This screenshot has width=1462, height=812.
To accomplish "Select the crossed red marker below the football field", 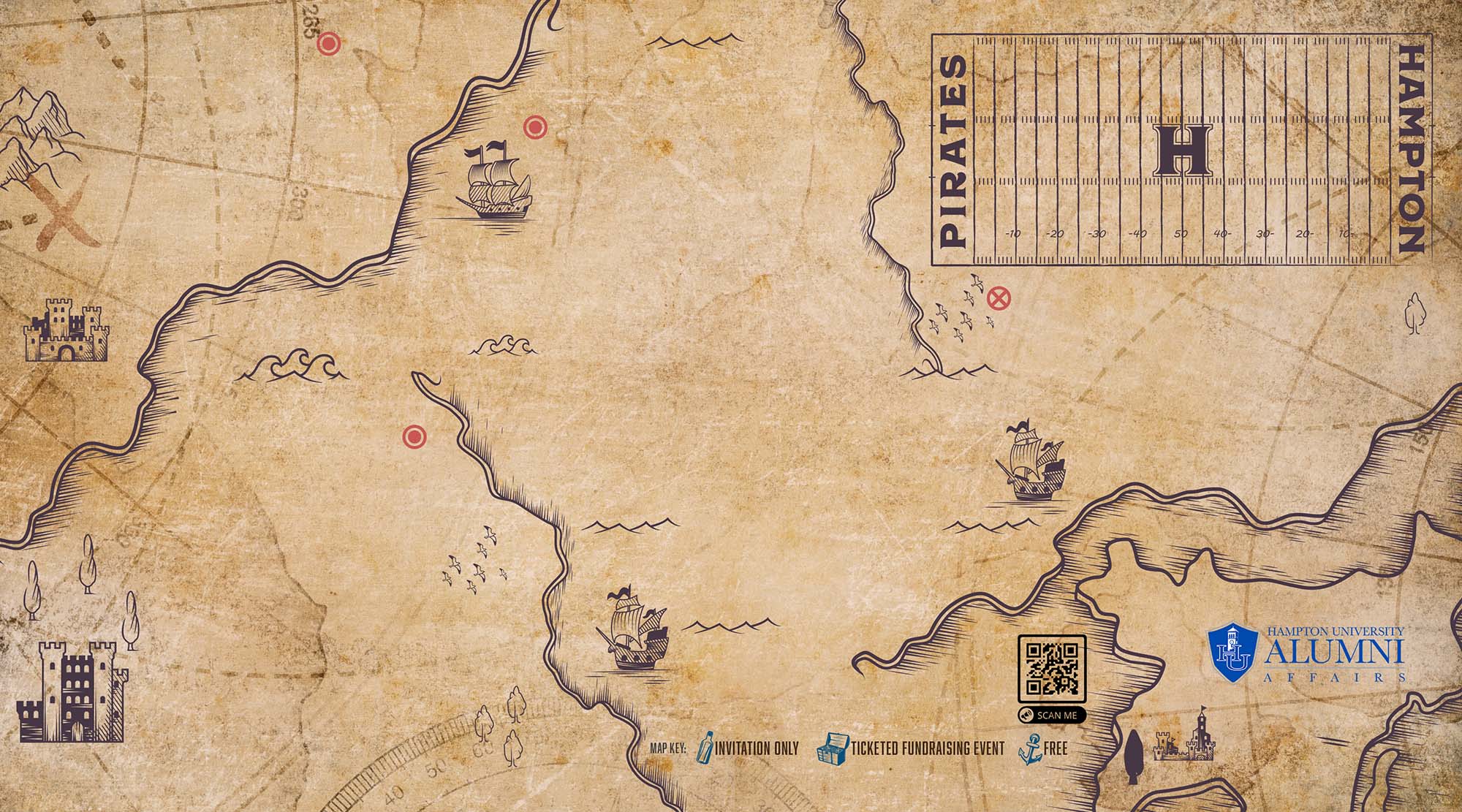I will (x=999, y=298).
